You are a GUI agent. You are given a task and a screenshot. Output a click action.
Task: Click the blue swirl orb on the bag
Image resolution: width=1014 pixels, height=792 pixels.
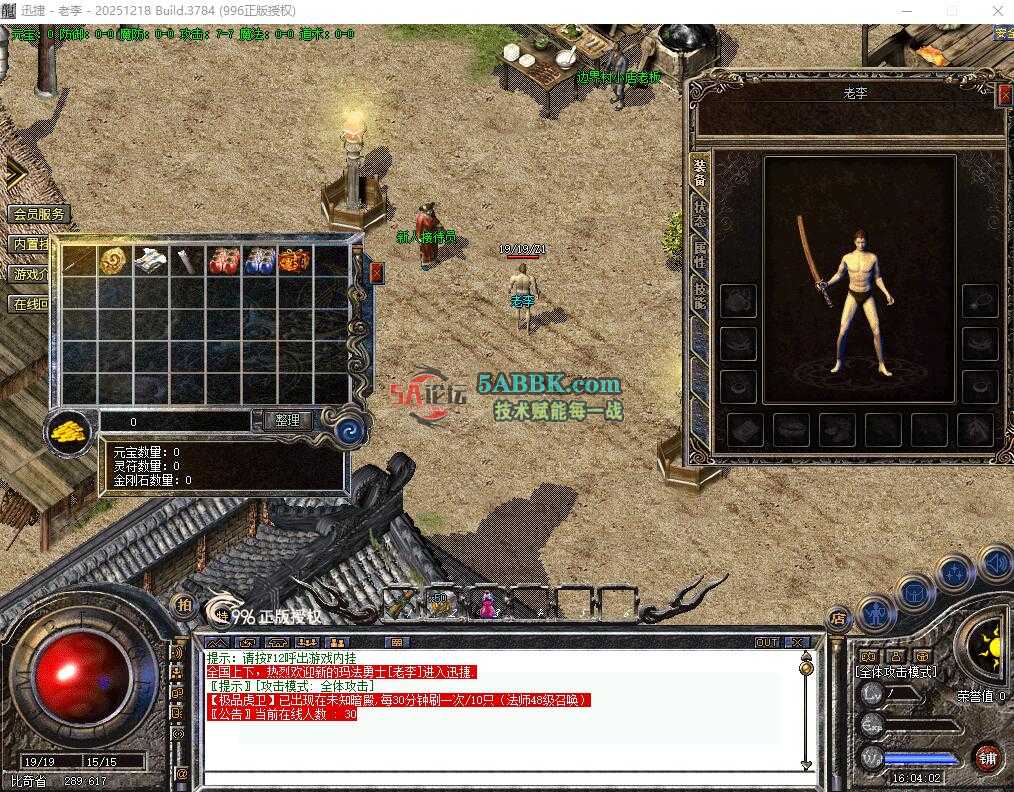click(x=349, y=430)
